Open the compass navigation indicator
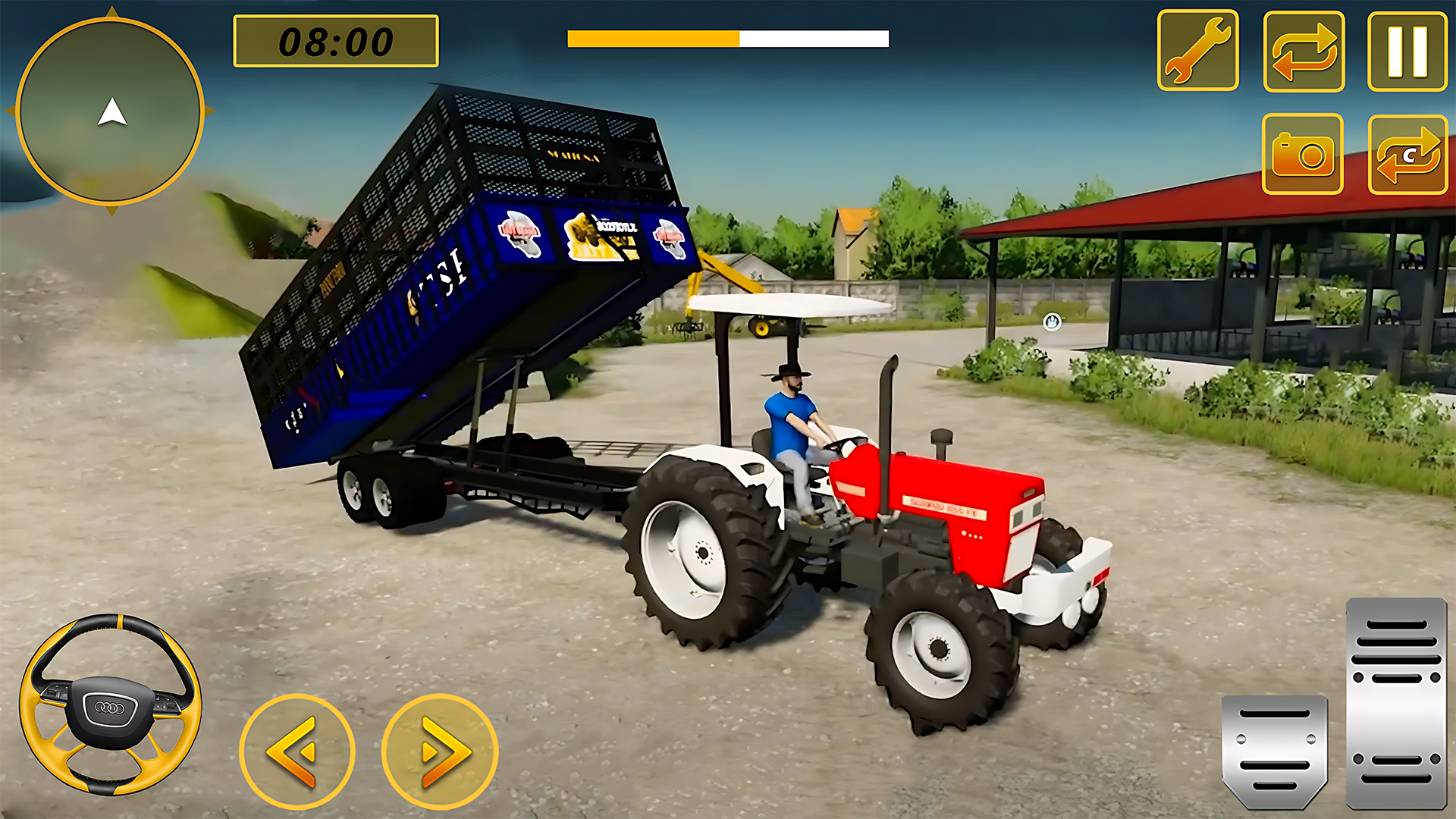This screenshot has height=819, width=1456. point(112,110)
